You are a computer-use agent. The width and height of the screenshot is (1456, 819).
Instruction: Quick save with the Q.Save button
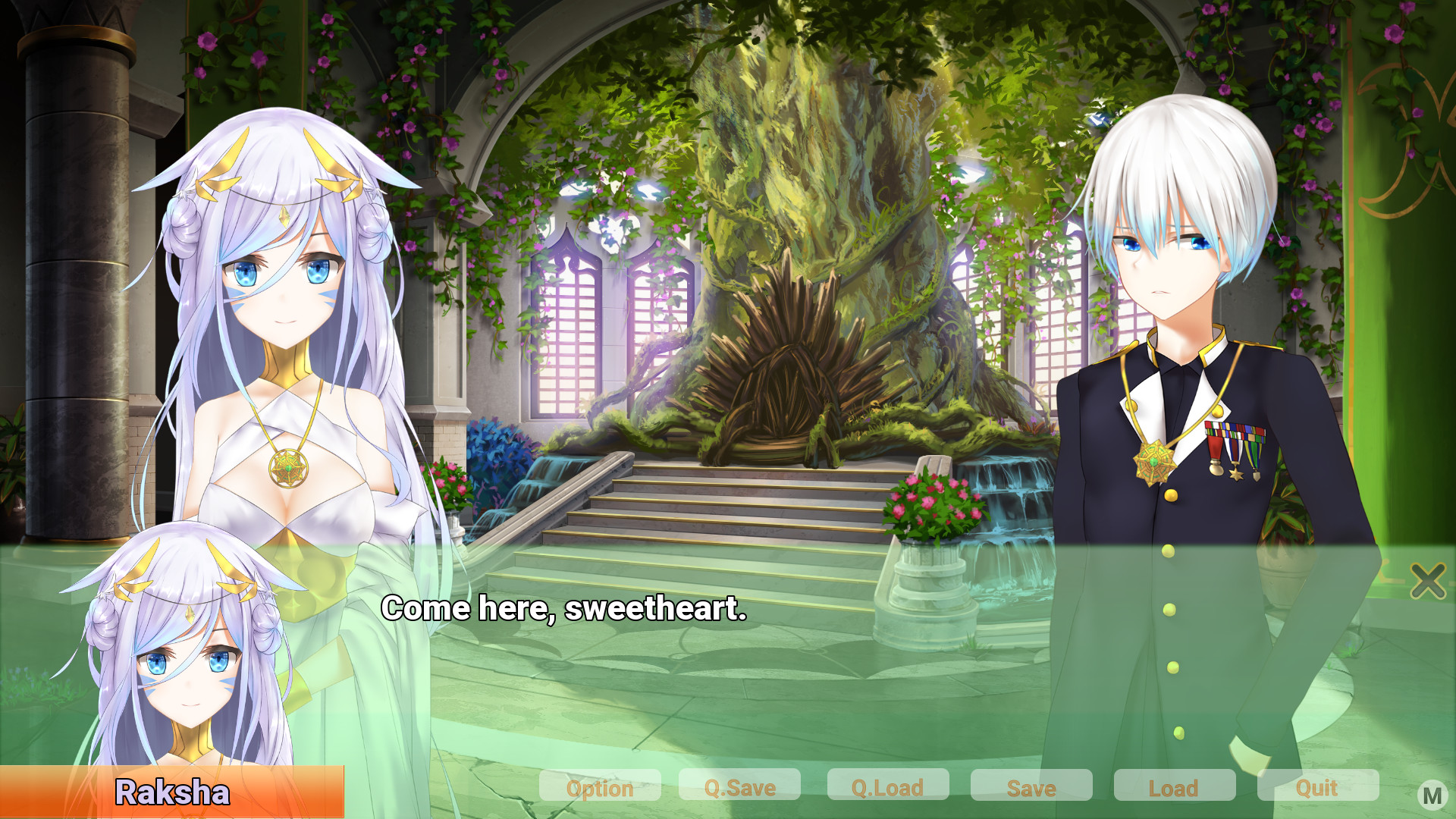click(740, 788)
